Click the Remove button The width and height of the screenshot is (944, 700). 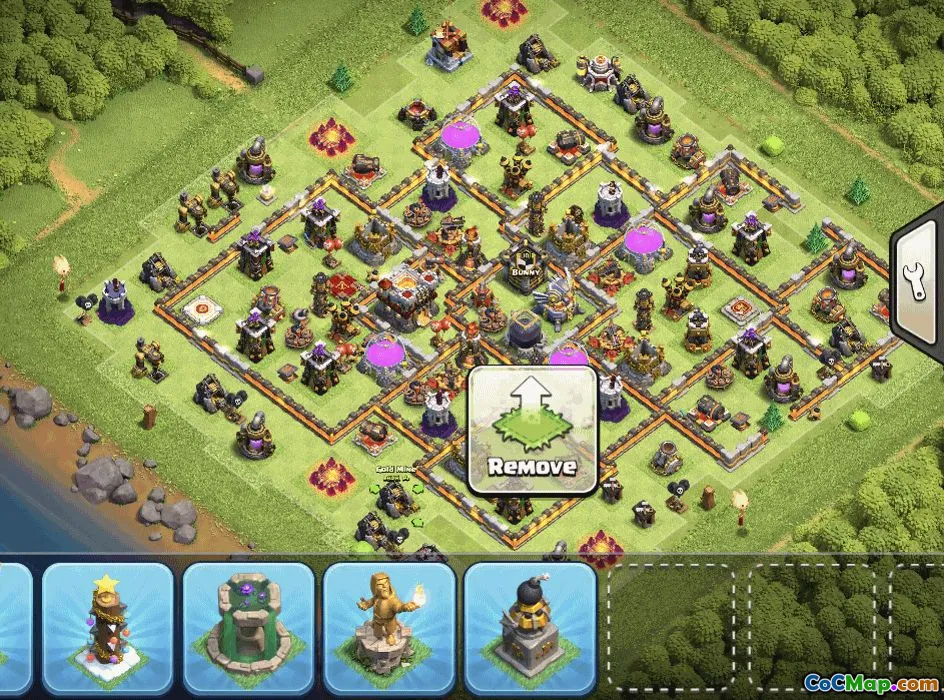[x=532, y=431]
